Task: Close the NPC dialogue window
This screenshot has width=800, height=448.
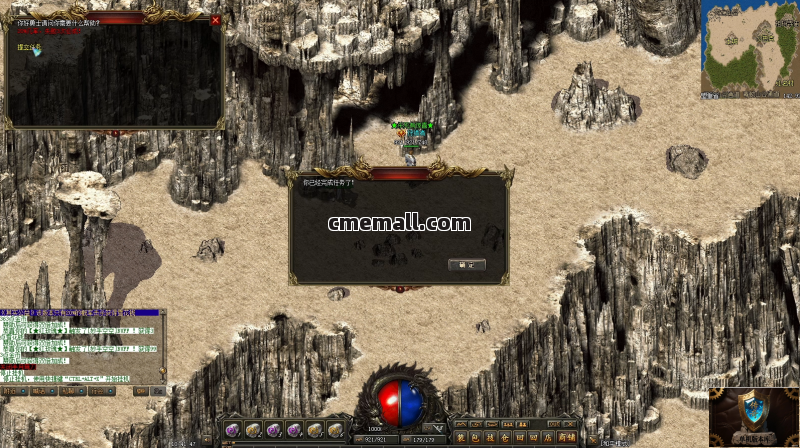Action: click(x=215, y=20)
